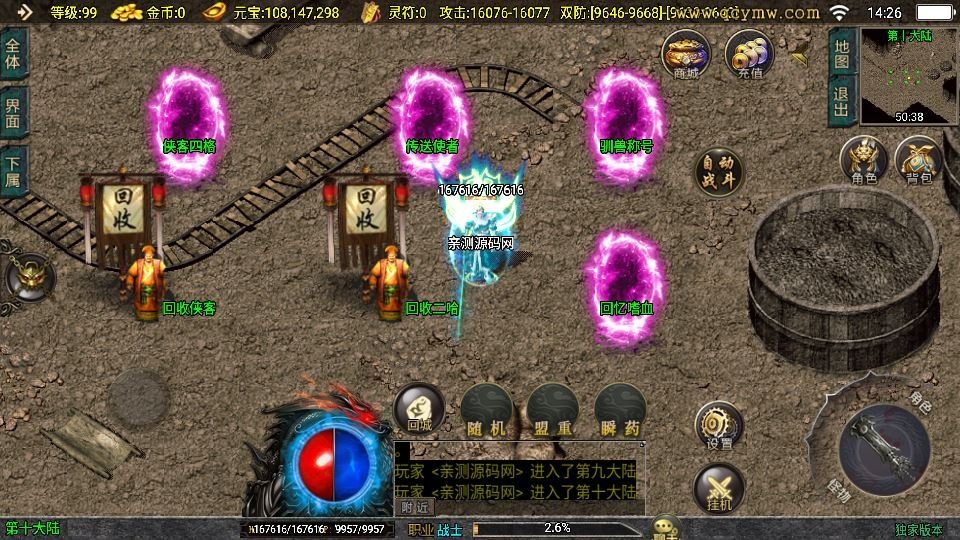Open the 商城 shop
Viewport: 960px width, 540px height.
pos(686,54)
